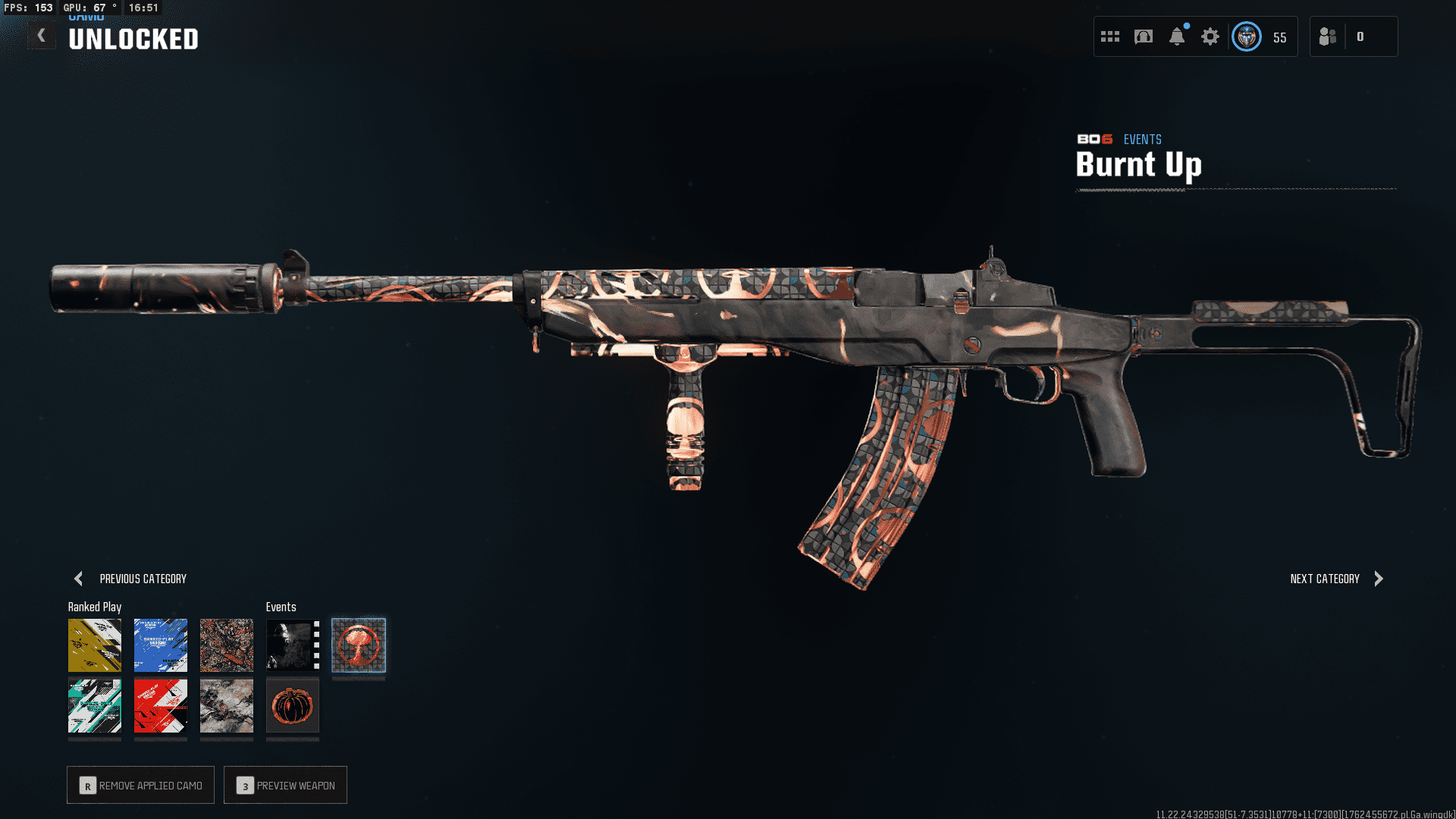Choose the blue Ranked Play camo

click(161, 645)
